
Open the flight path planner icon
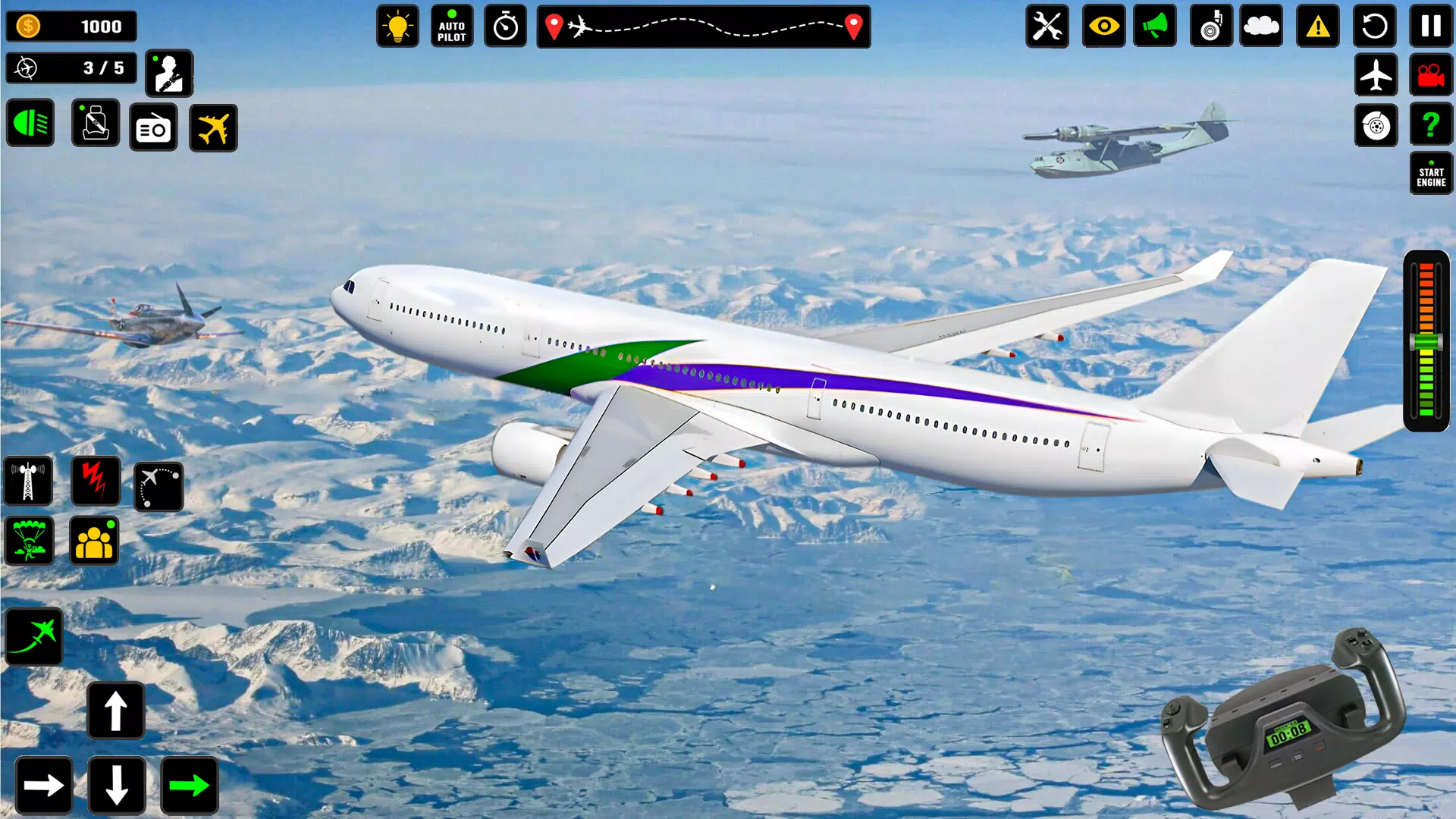(x=160, y=485)
